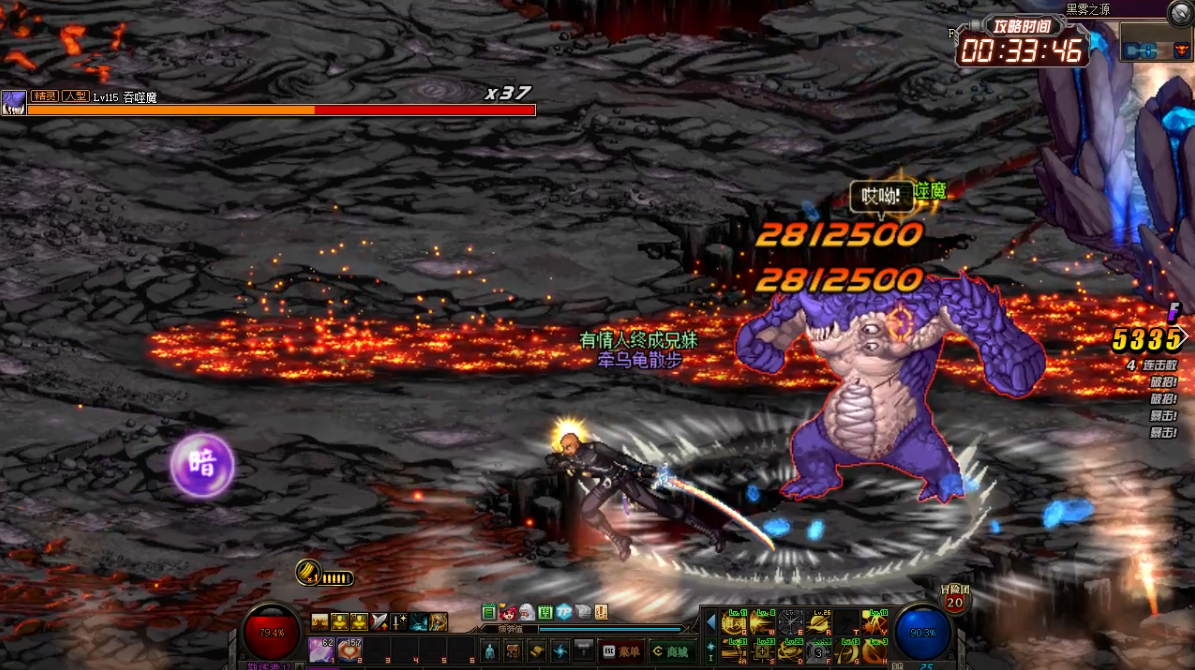Activate the crosshair skill on S
This screenshot has width=1195, height=670.
(x=764, y=650)
